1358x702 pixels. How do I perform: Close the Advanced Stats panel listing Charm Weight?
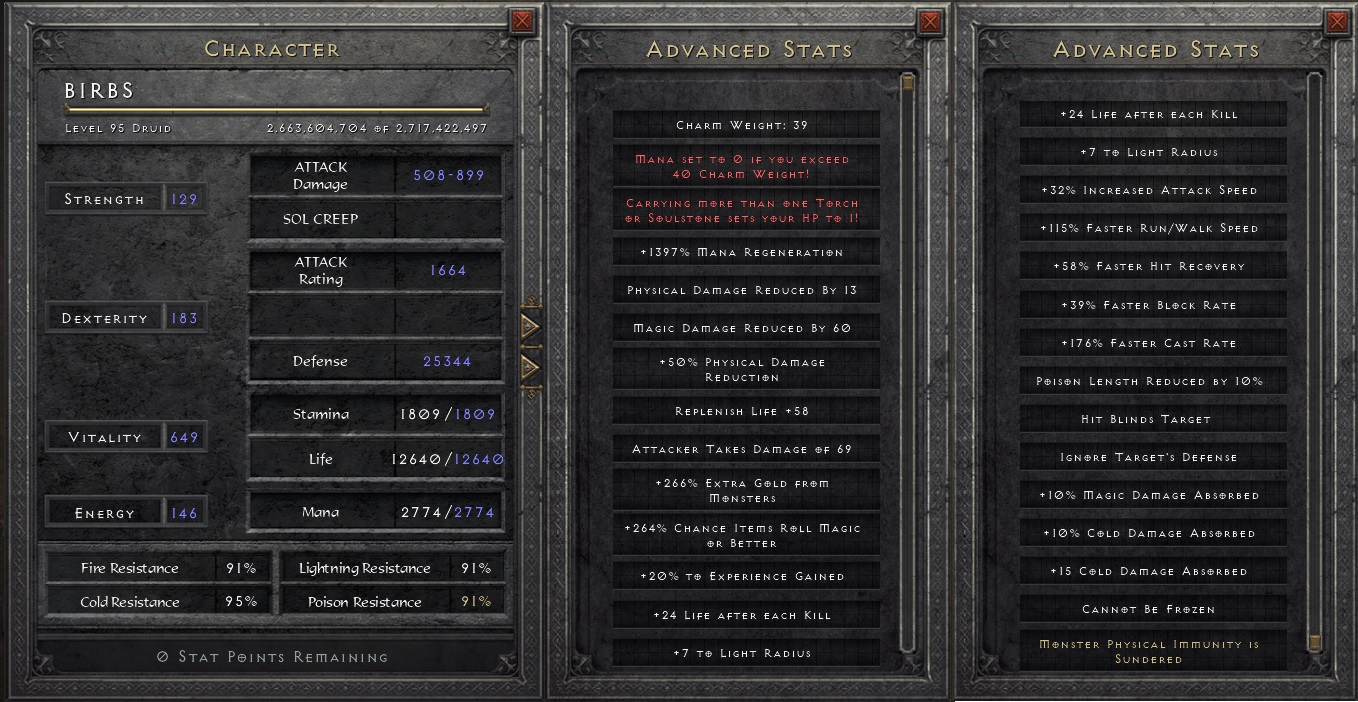930,21
